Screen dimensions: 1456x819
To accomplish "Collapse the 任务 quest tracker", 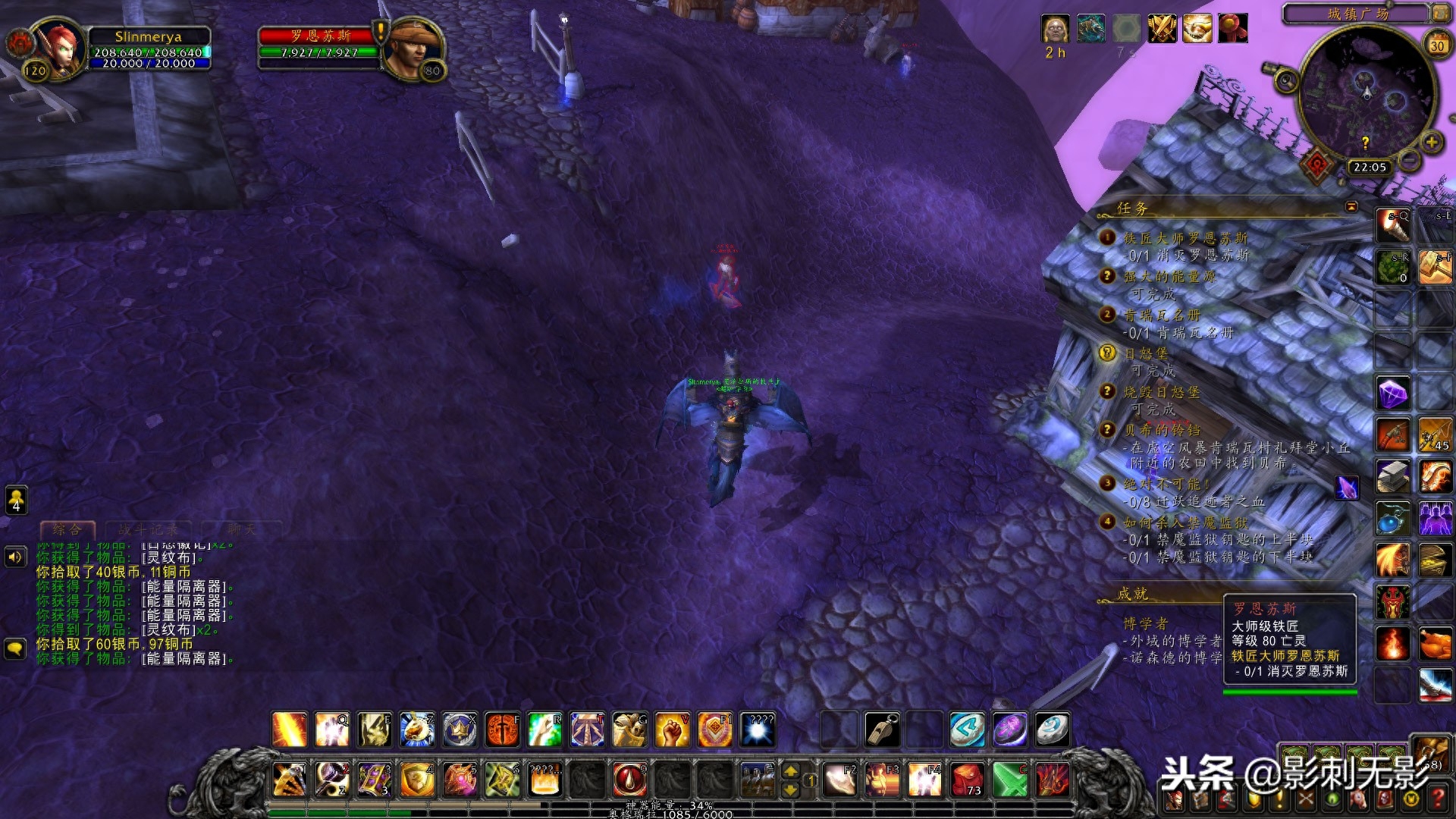I will click(1351, 207).
